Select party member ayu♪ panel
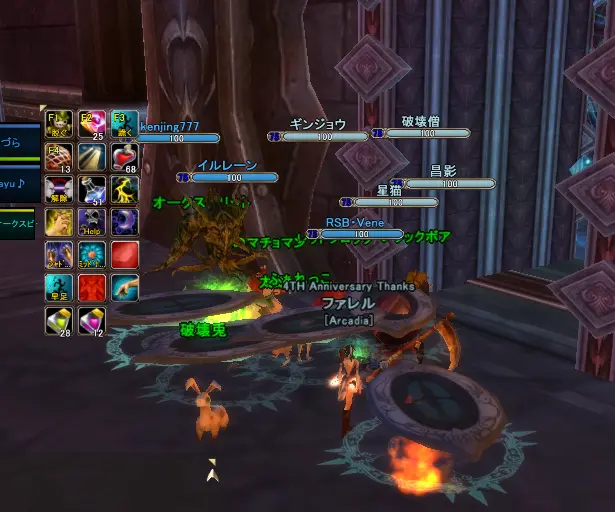Viewport: 615px width, 512px height. (x=14, y=184)
